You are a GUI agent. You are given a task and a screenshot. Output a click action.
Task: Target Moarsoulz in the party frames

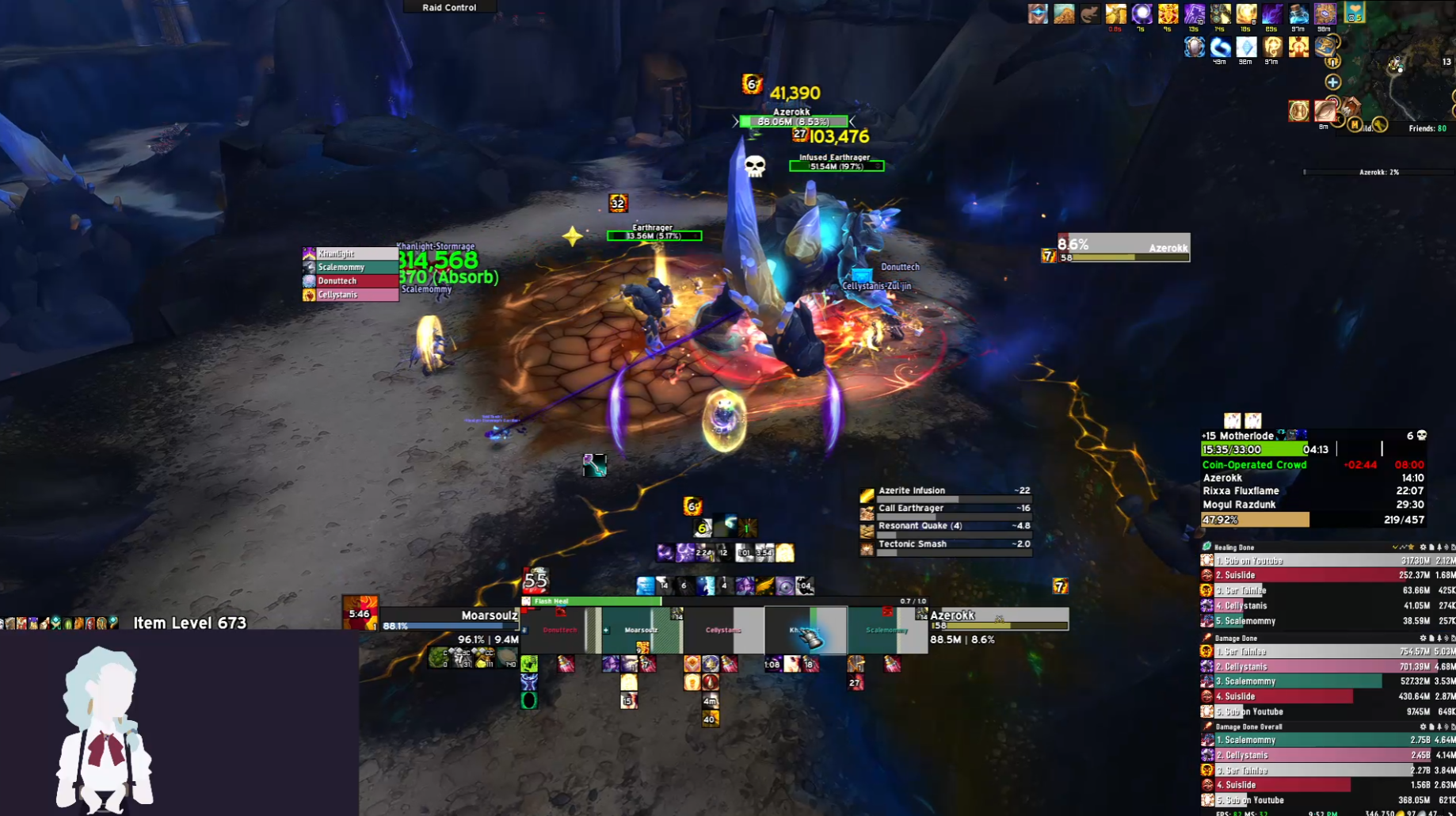(x=641, y=630)
